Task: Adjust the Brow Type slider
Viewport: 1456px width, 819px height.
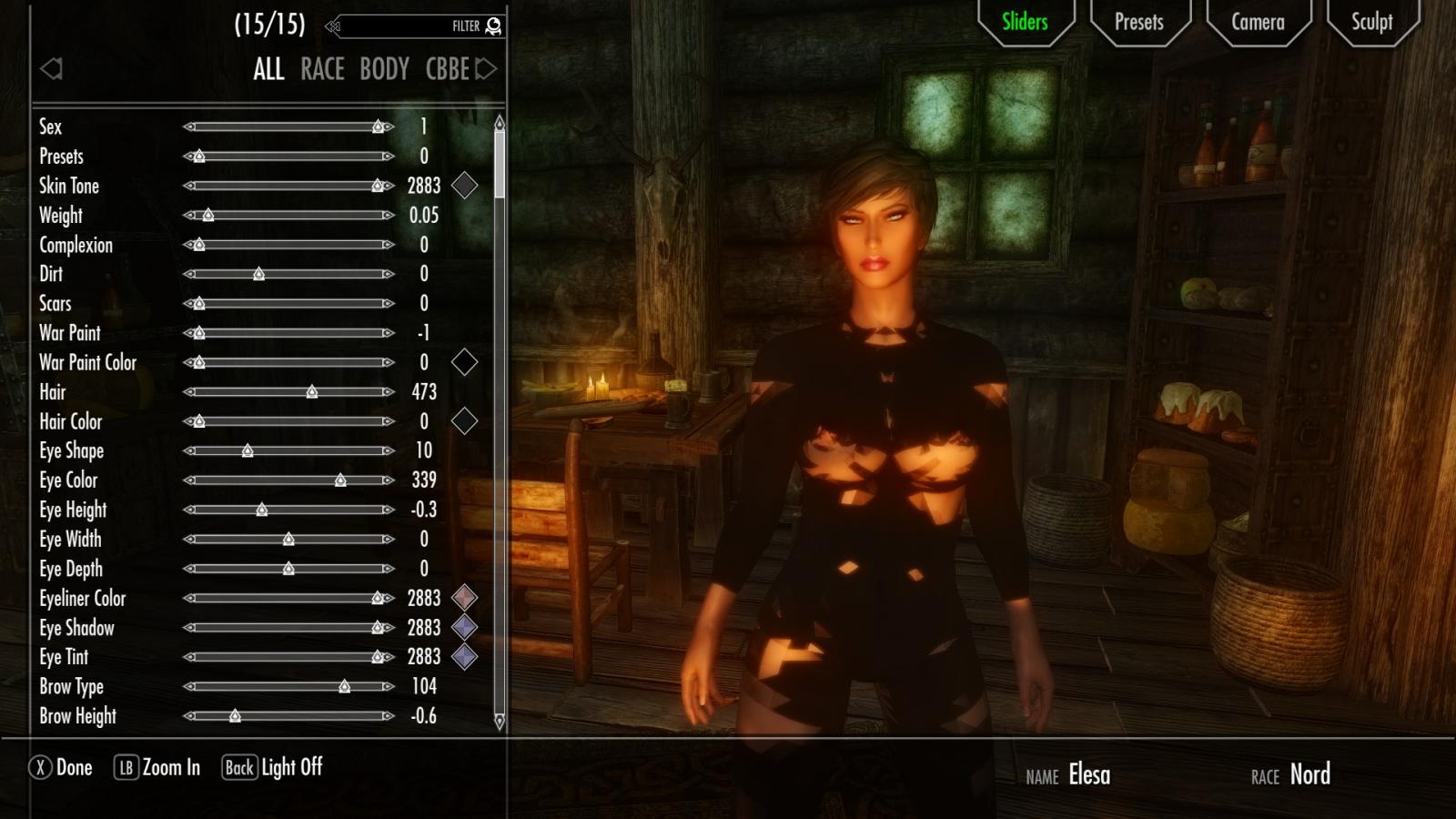Action: (344, 687)
